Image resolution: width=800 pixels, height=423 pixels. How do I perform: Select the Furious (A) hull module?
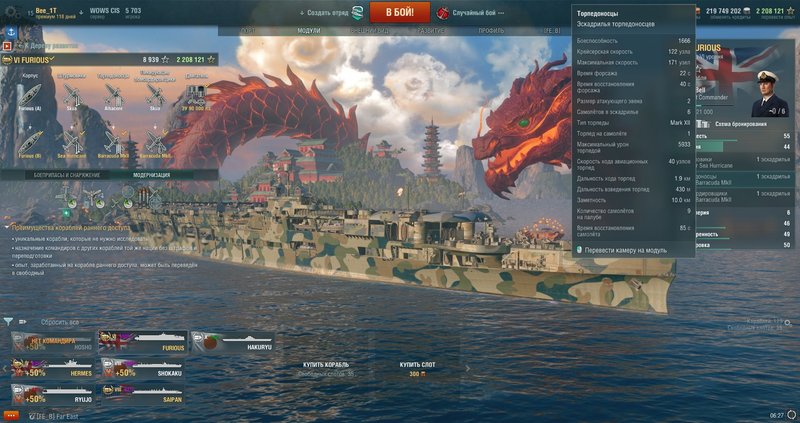coord(29,95)
